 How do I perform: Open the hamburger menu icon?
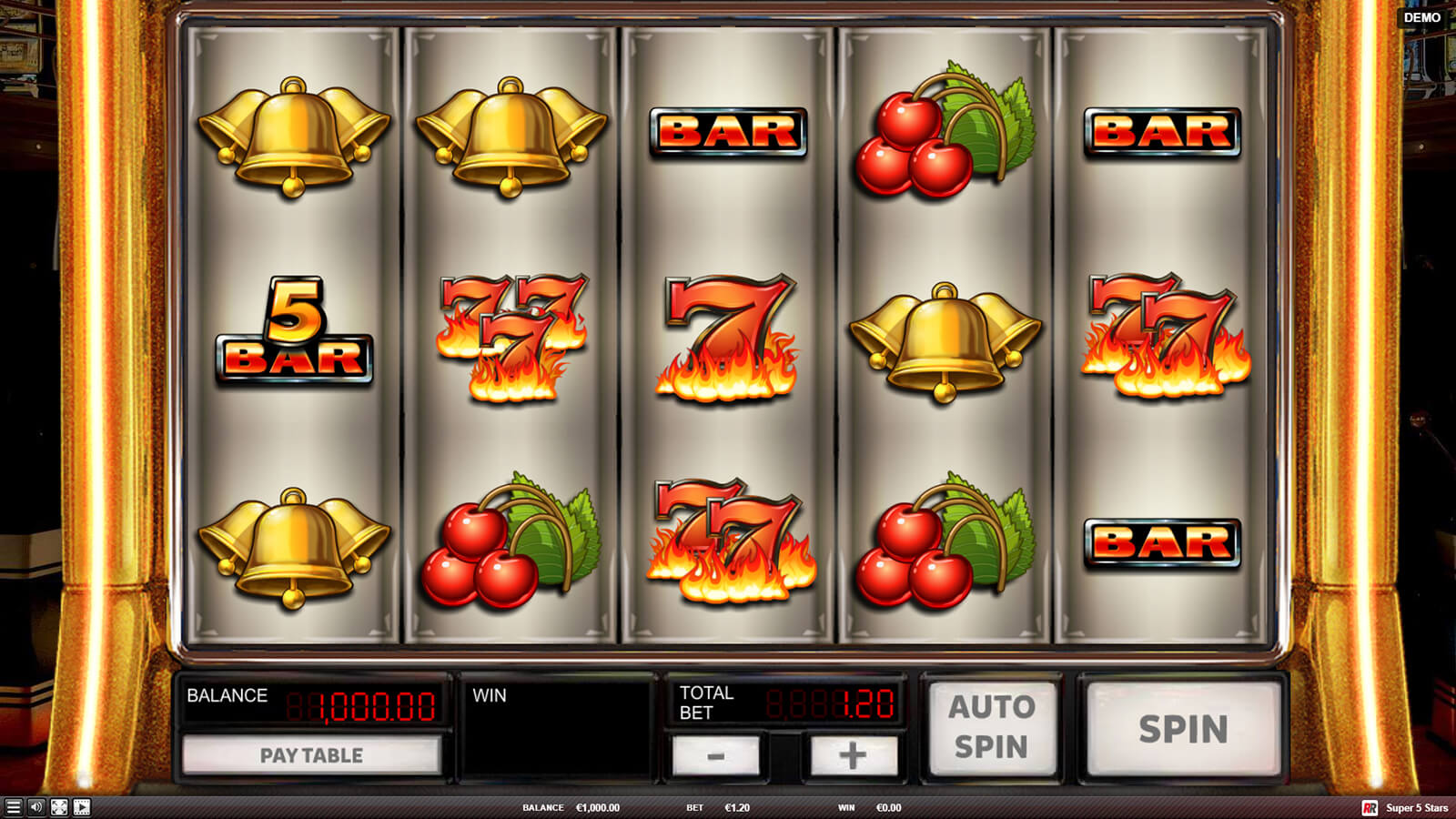(13, 807)
